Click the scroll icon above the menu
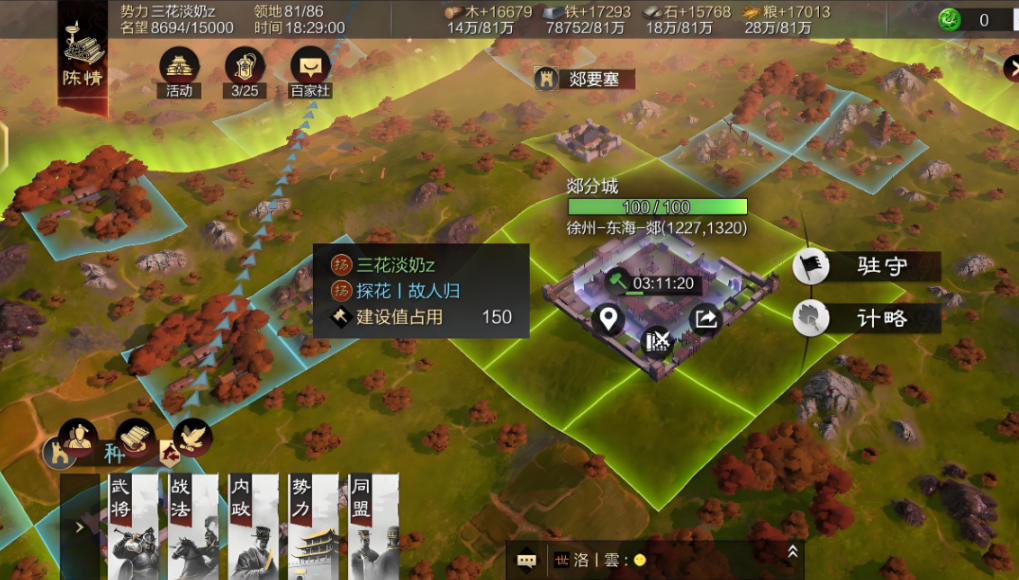This screenshot has height=580, width=1019. point(134,436)
